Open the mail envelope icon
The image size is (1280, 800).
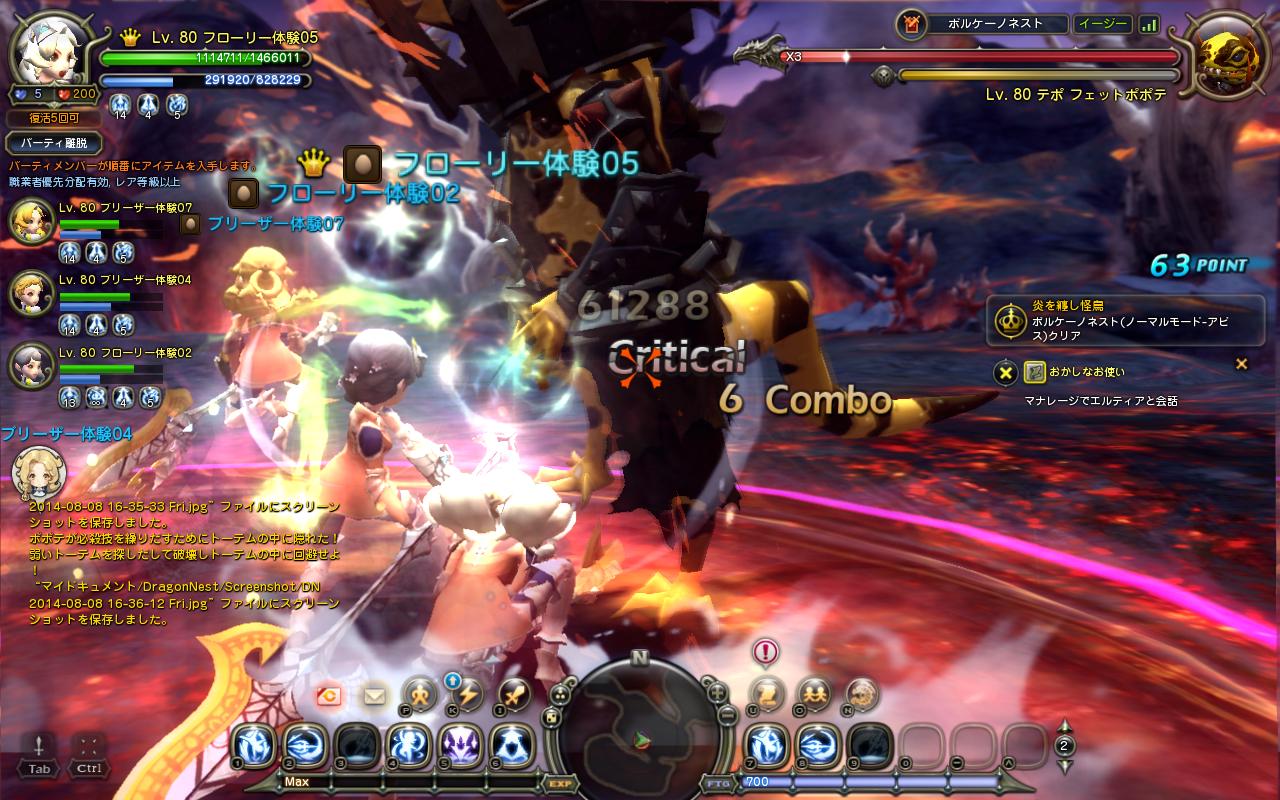[375, 695]
